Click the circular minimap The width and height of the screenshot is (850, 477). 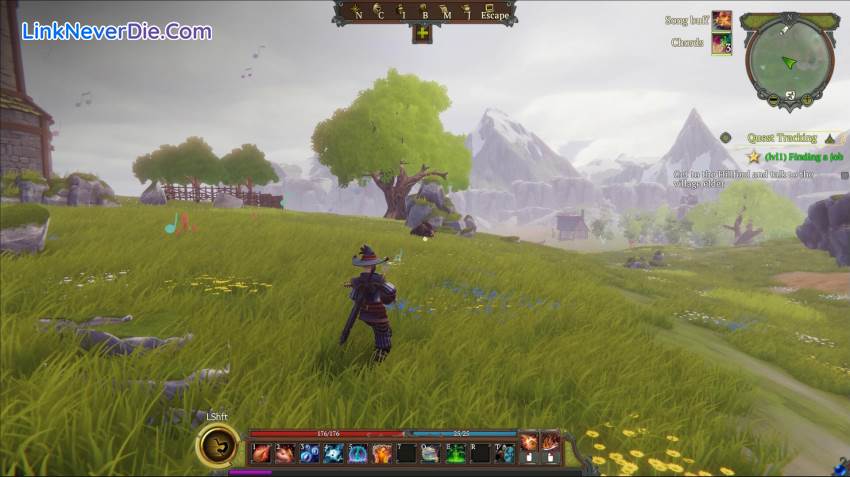(789, 57)
